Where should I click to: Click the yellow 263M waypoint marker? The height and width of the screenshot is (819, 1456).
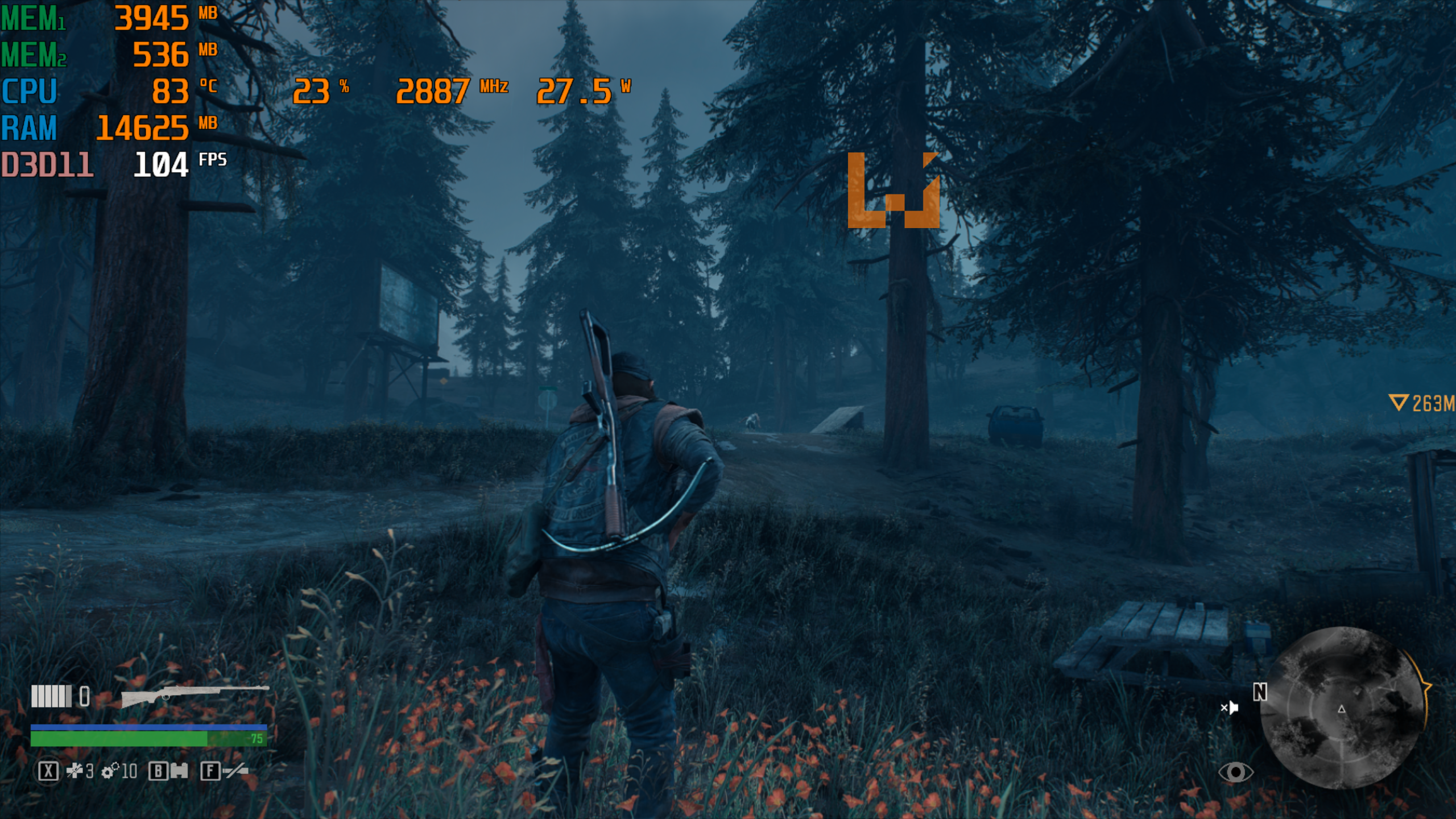pyautogui.click(x=1421, y=403)
